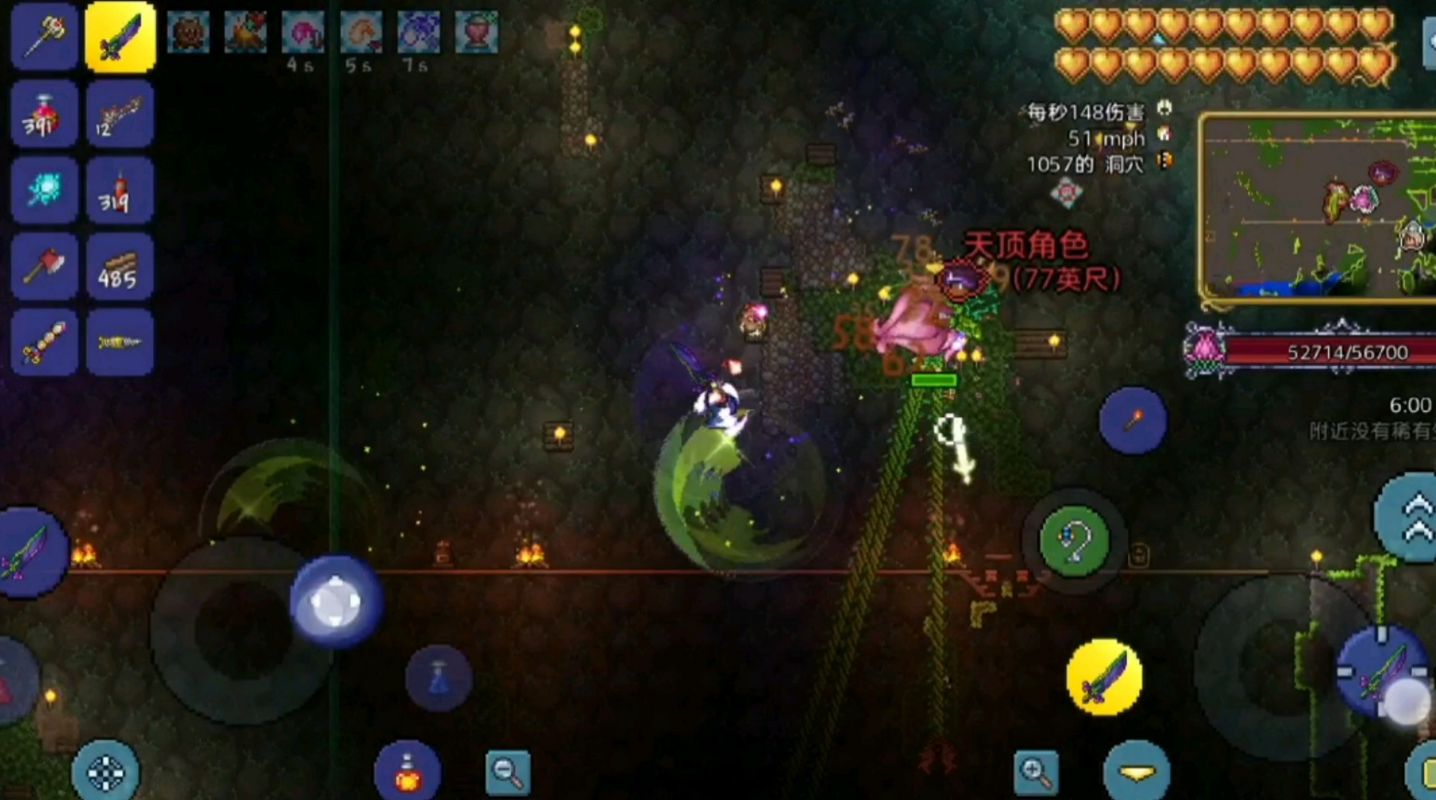
Task: Select the cyan glowing magic item slot
Action: tap(45, 190)
